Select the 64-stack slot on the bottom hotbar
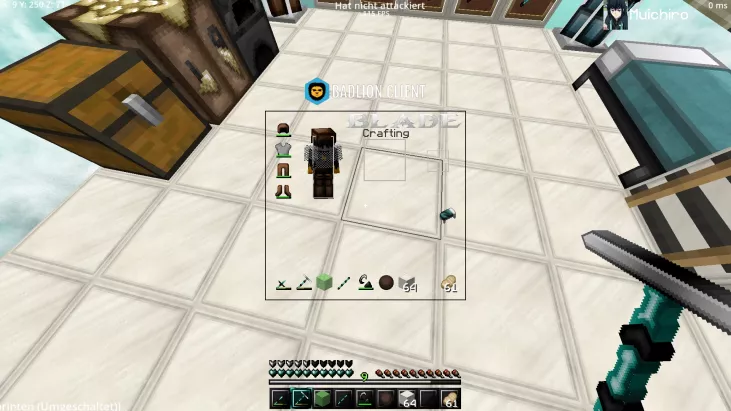 tap(406, 400)
